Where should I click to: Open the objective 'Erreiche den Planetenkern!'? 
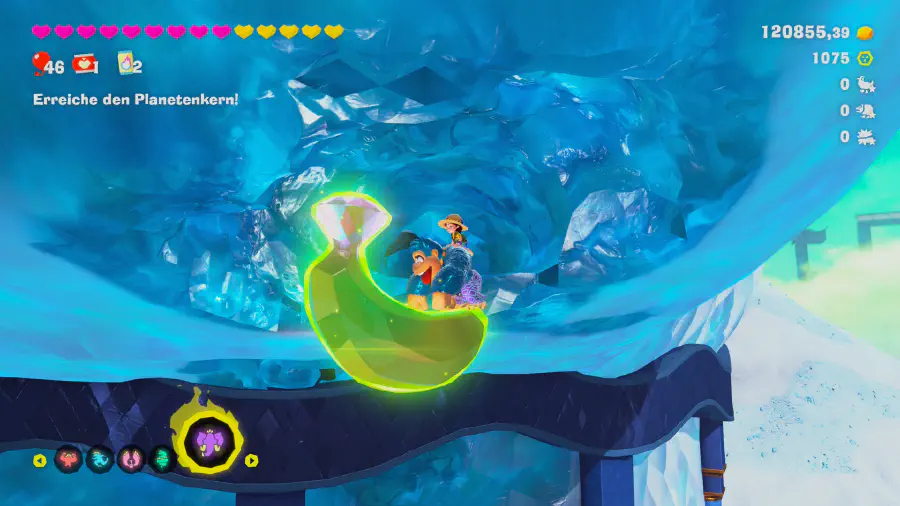[x=136, y=99]
